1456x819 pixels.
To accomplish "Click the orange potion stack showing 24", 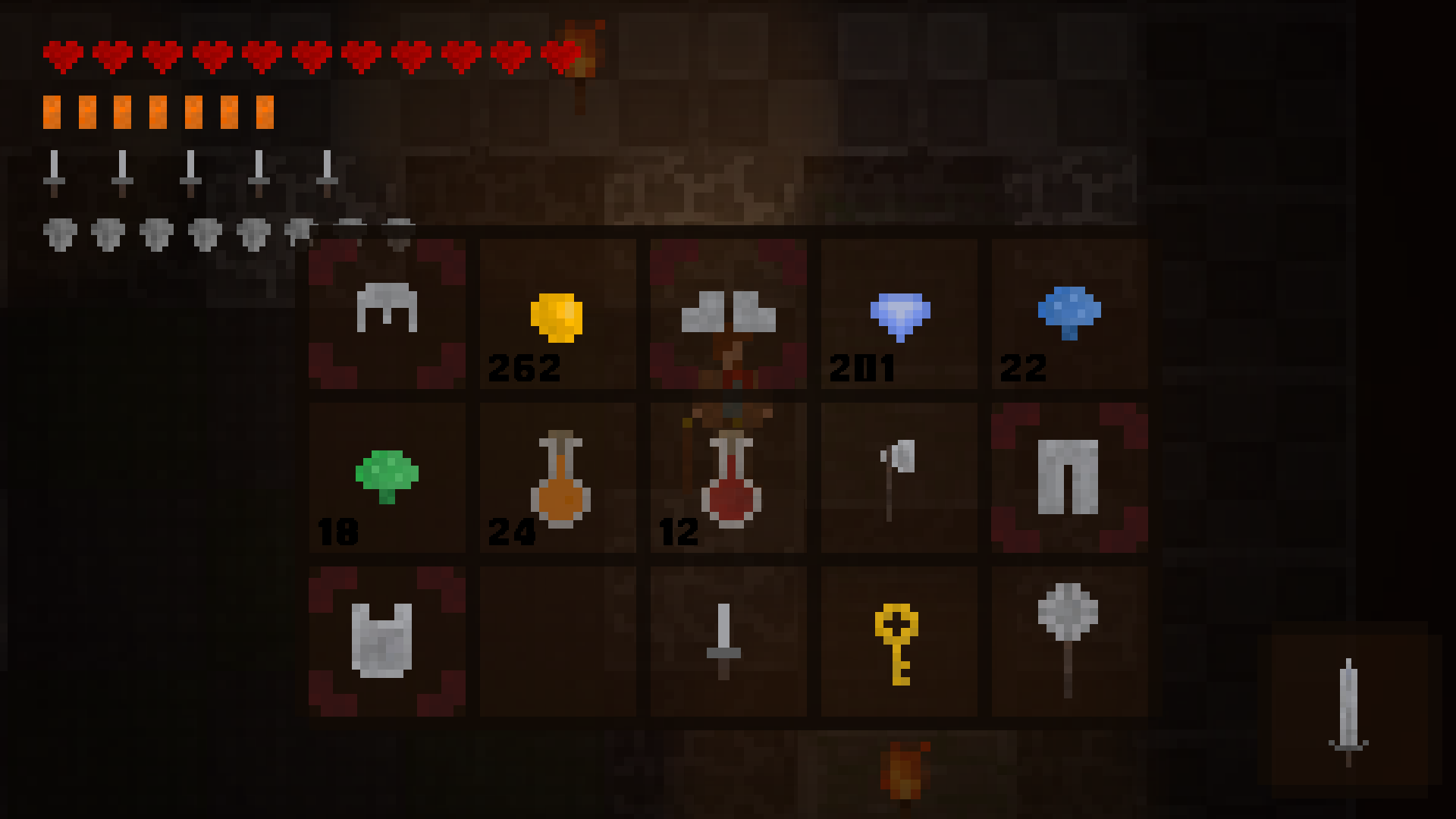I will [557, 475].
